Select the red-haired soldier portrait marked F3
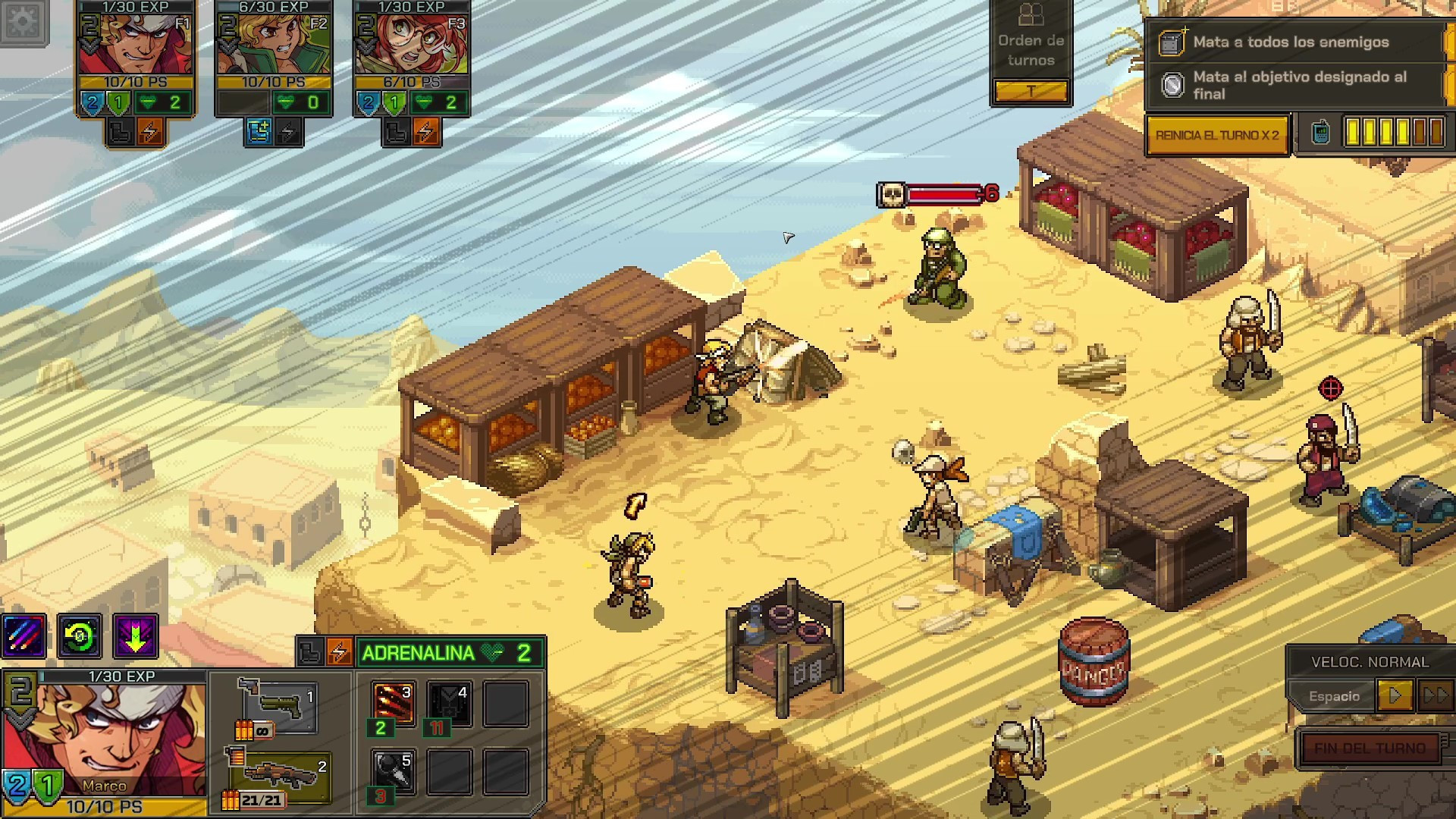The width and height of the screenshot is (1456, 819). tap(412, 44)
